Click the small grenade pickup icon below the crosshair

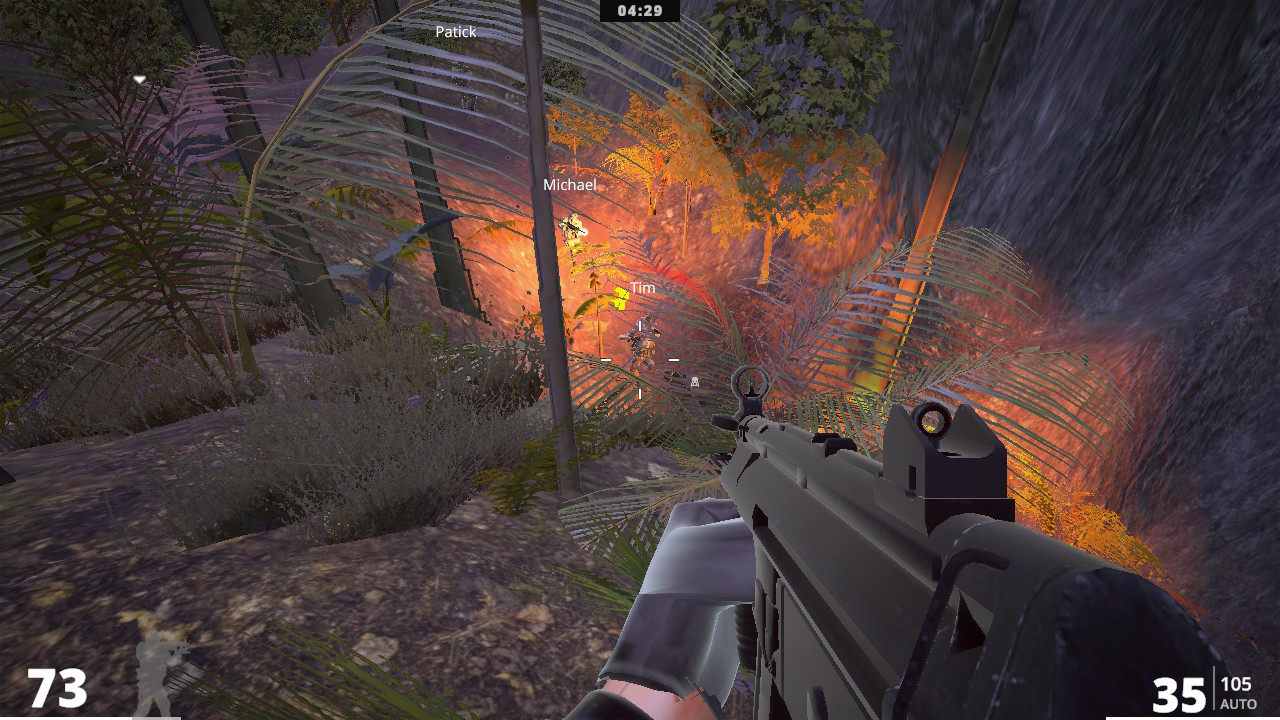(x=695, y=382)
